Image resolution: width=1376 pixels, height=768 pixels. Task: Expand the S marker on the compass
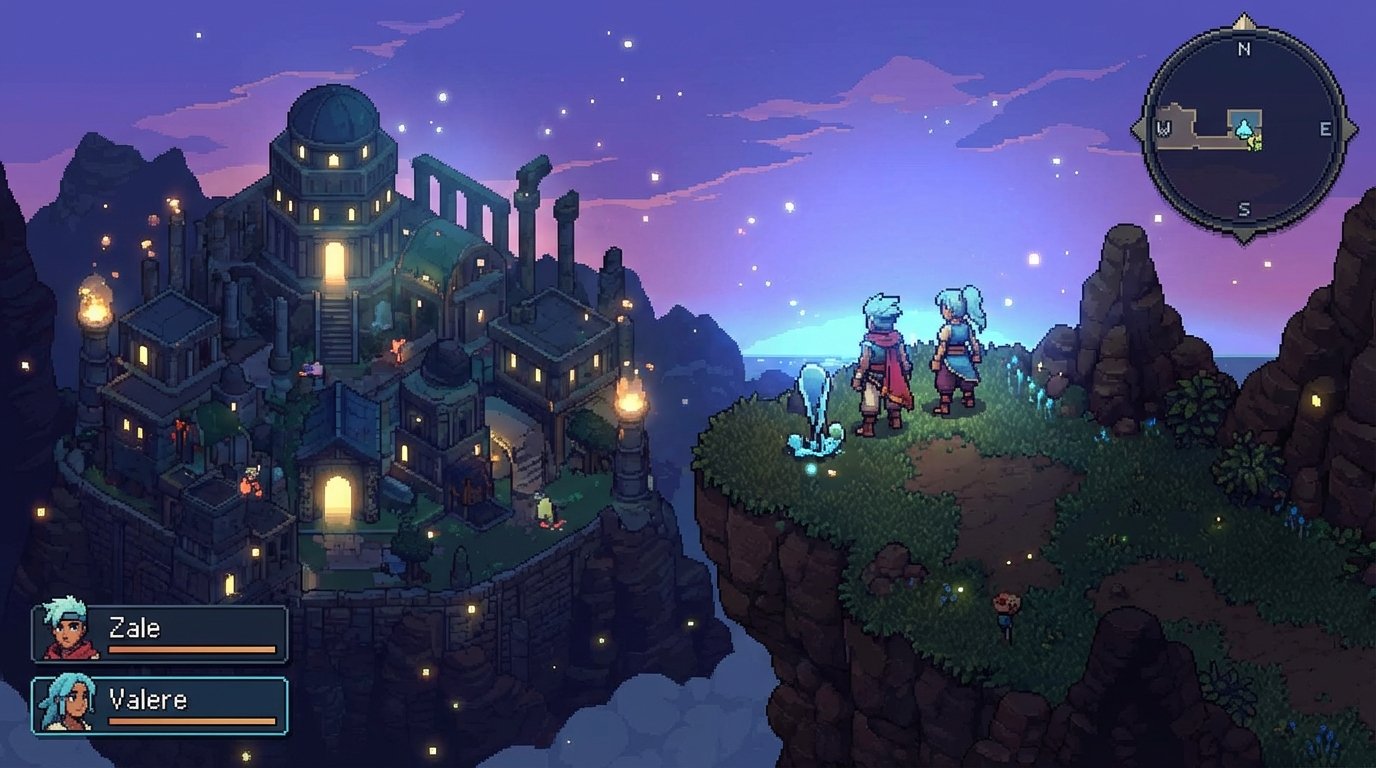(1242, 205)
